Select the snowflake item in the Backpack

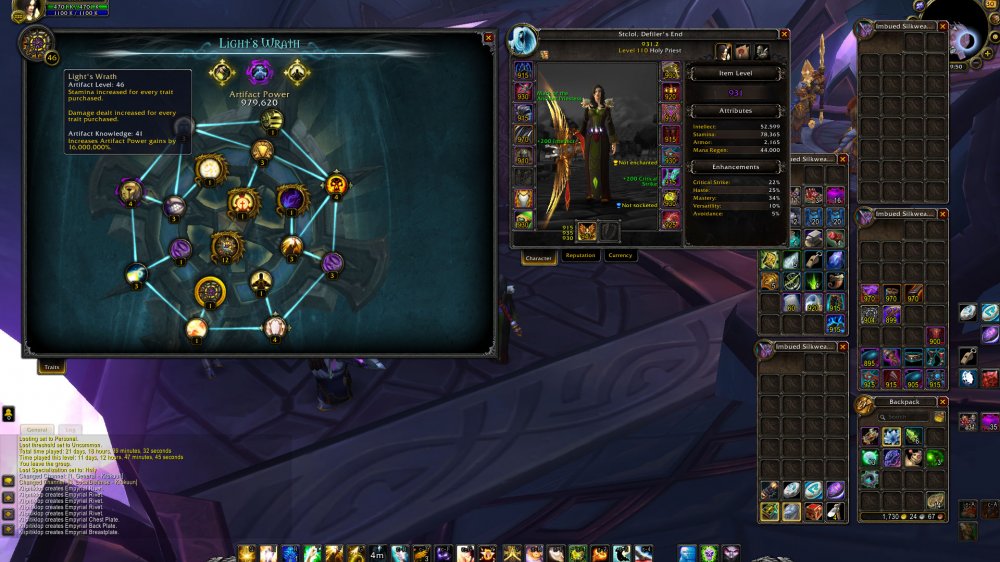(x=892, y=436)
